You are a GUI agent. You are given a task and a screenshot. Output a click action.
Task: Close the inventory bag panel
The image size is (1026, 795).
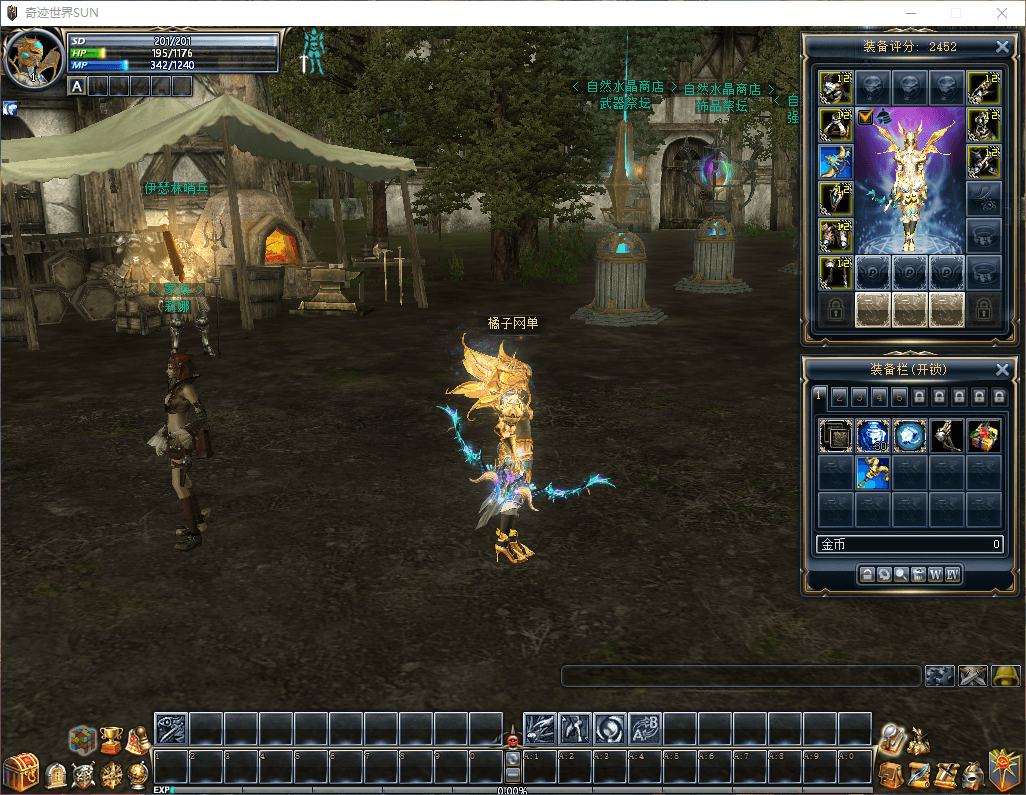1002,369
